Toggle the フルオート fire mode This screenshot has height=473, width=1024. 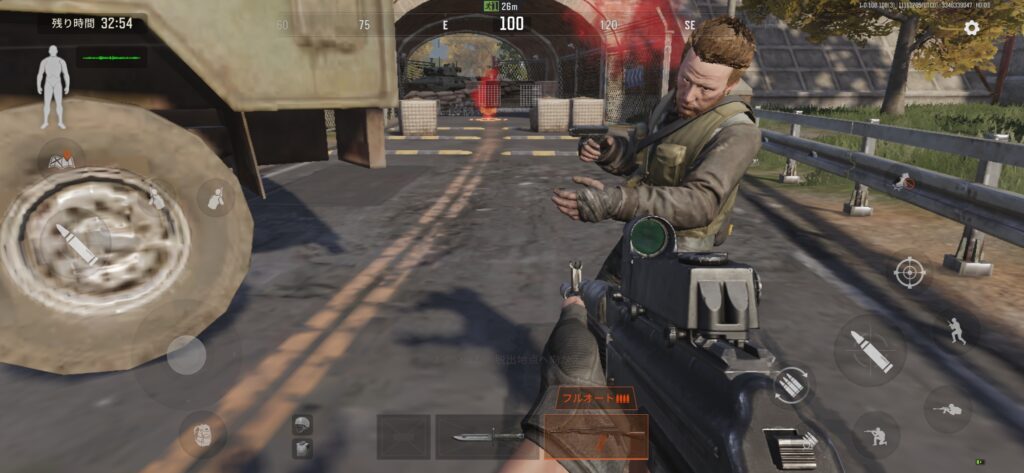tap(595, 398)
